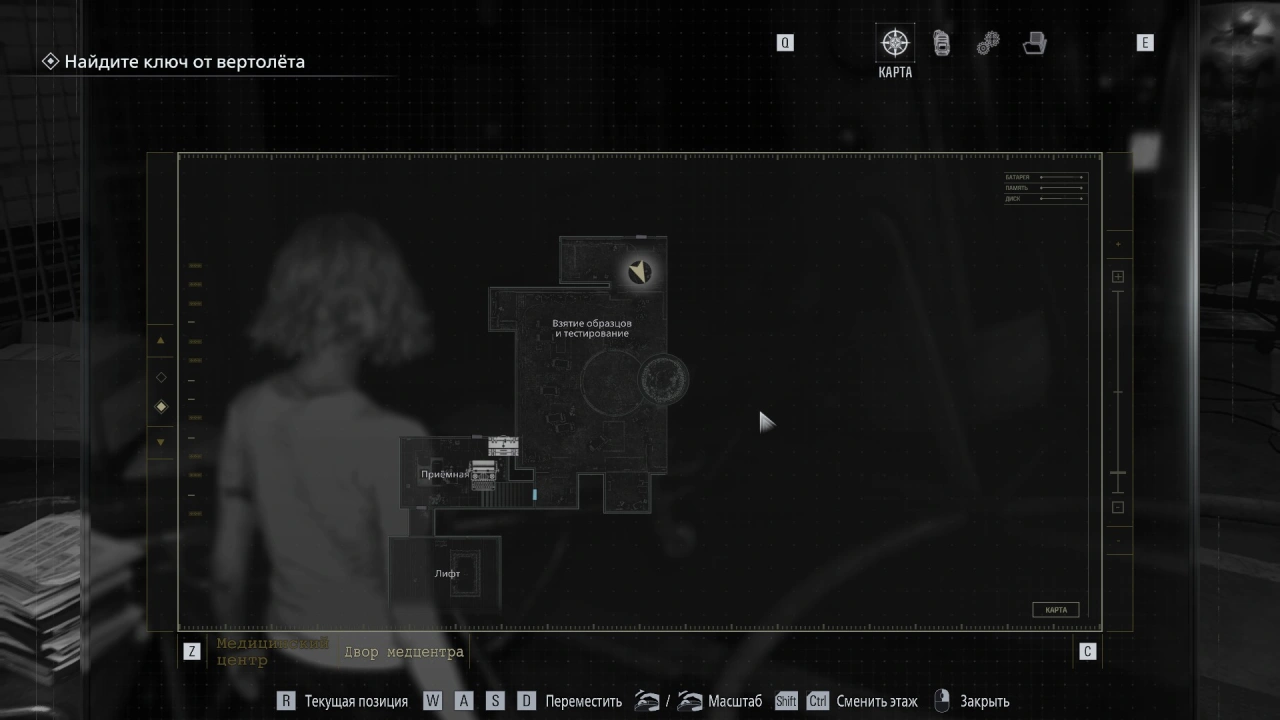The height and width of the screenshot is (720, 1280).
Task: Select the Двор медцентра area label
Action: 404,652
